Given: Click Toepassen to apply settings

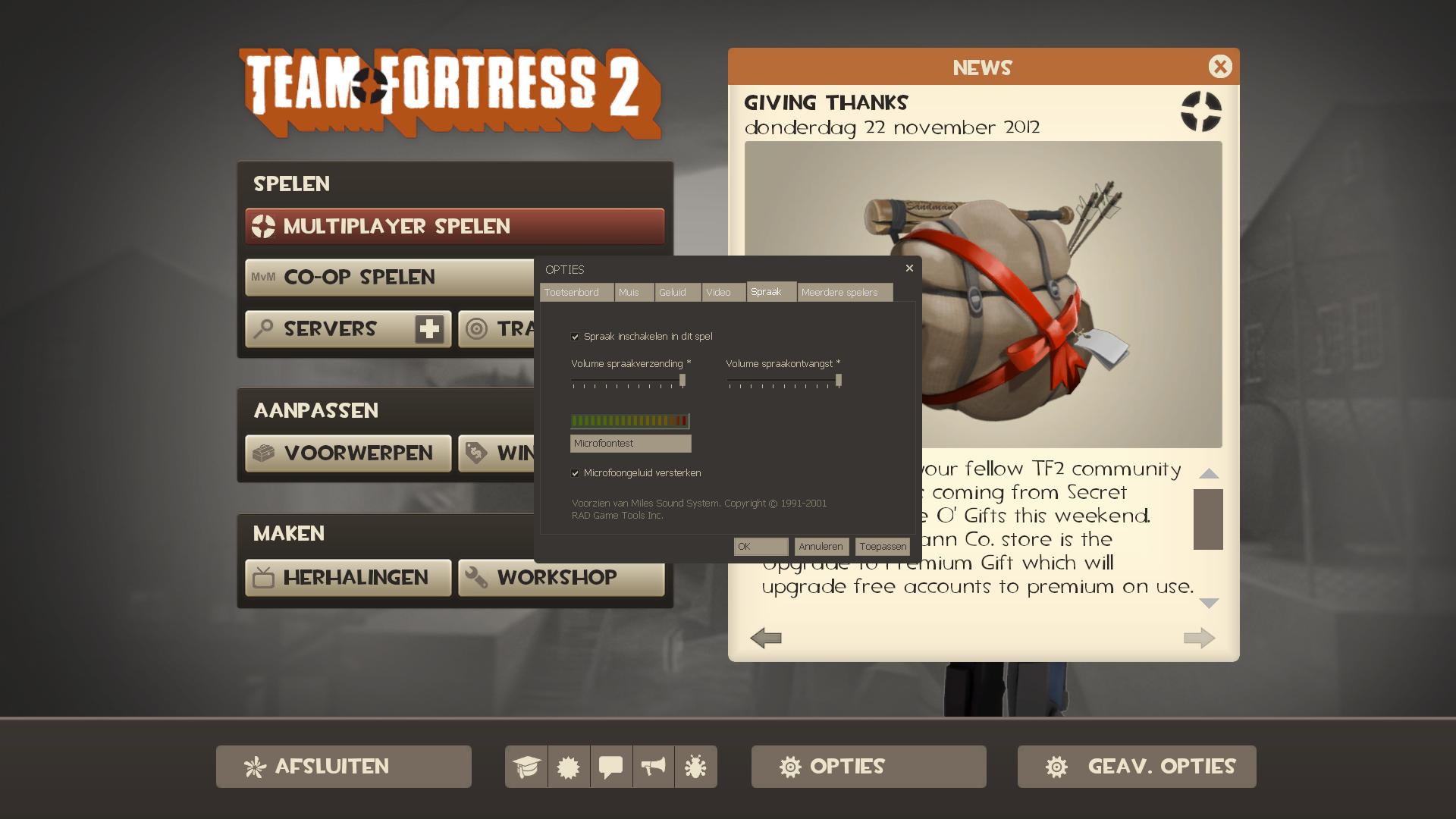Looking at the screenshot, I should coord(882,546).
